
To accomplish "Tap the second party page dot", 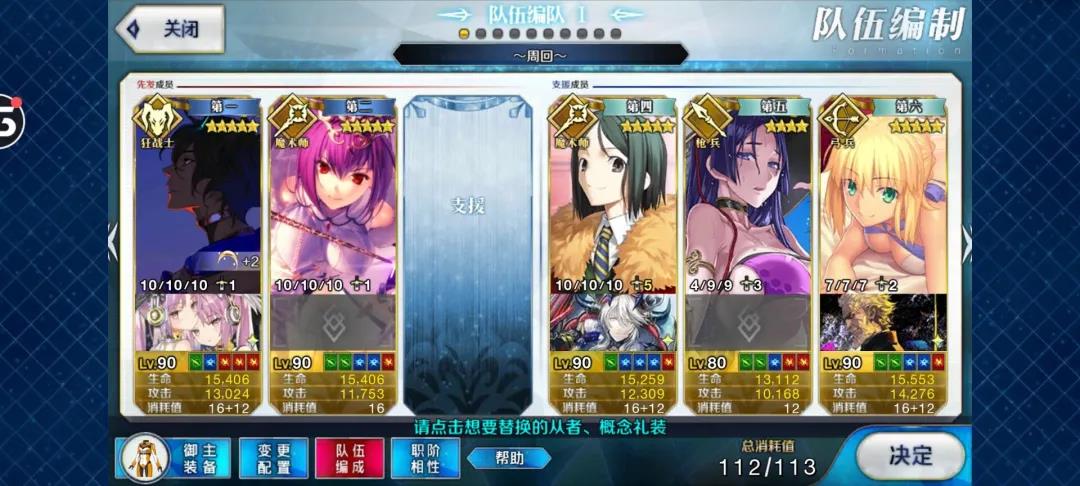I will (481, 33).
